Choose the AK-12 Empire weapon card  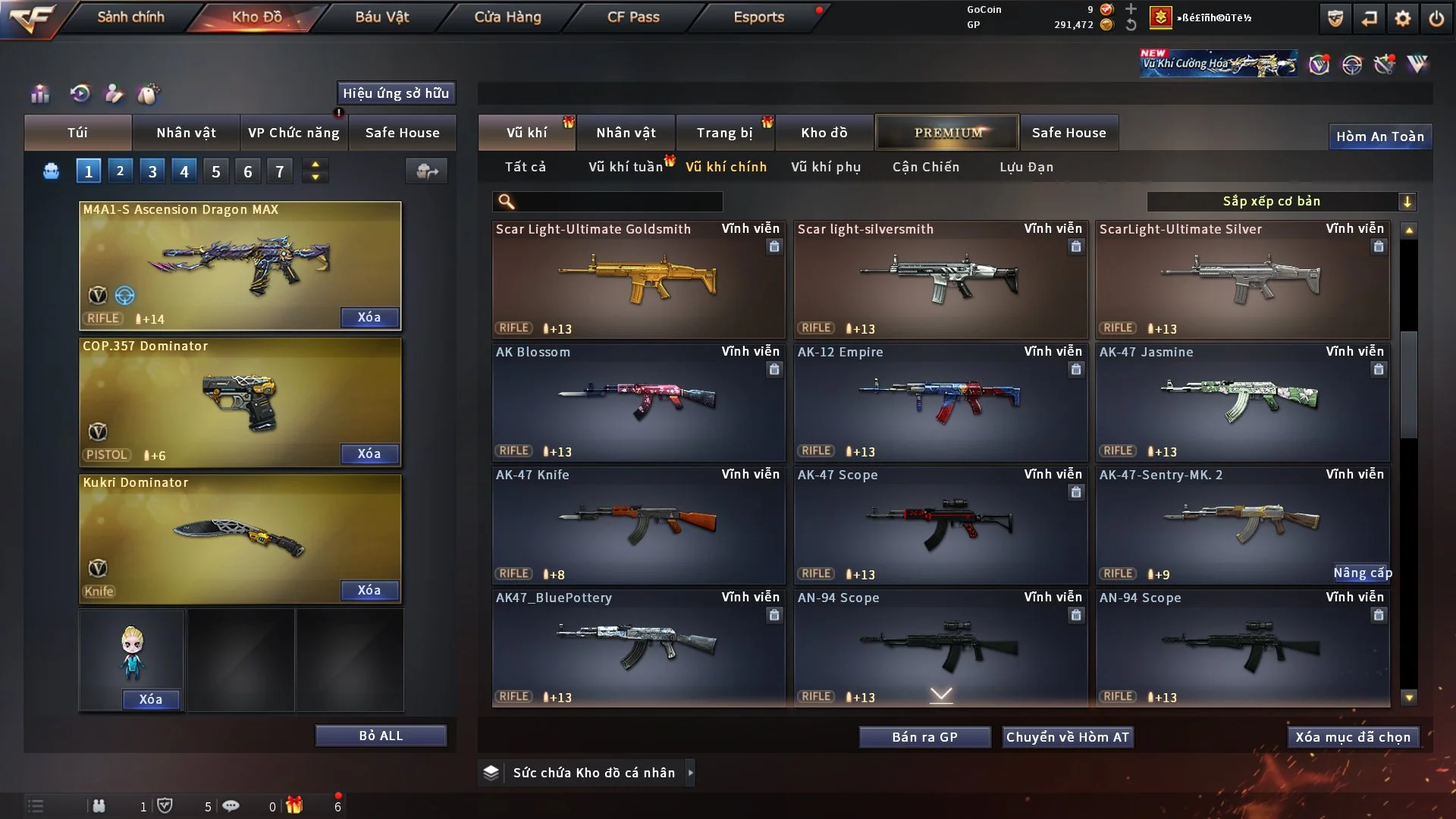pyautogui.click(x=940, y=403)
